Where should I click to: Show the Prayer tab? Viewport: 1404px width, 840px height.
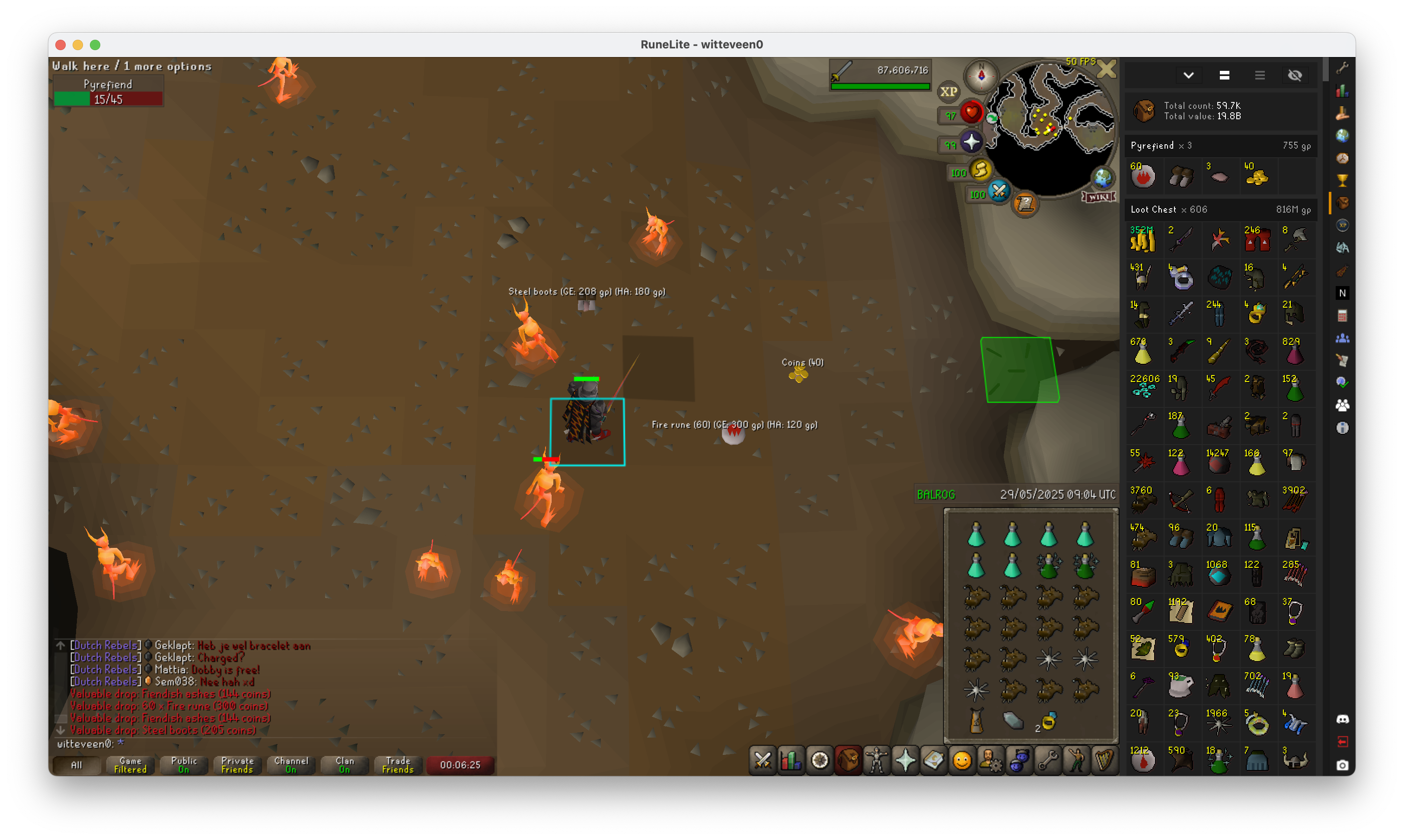pos(905,760)
